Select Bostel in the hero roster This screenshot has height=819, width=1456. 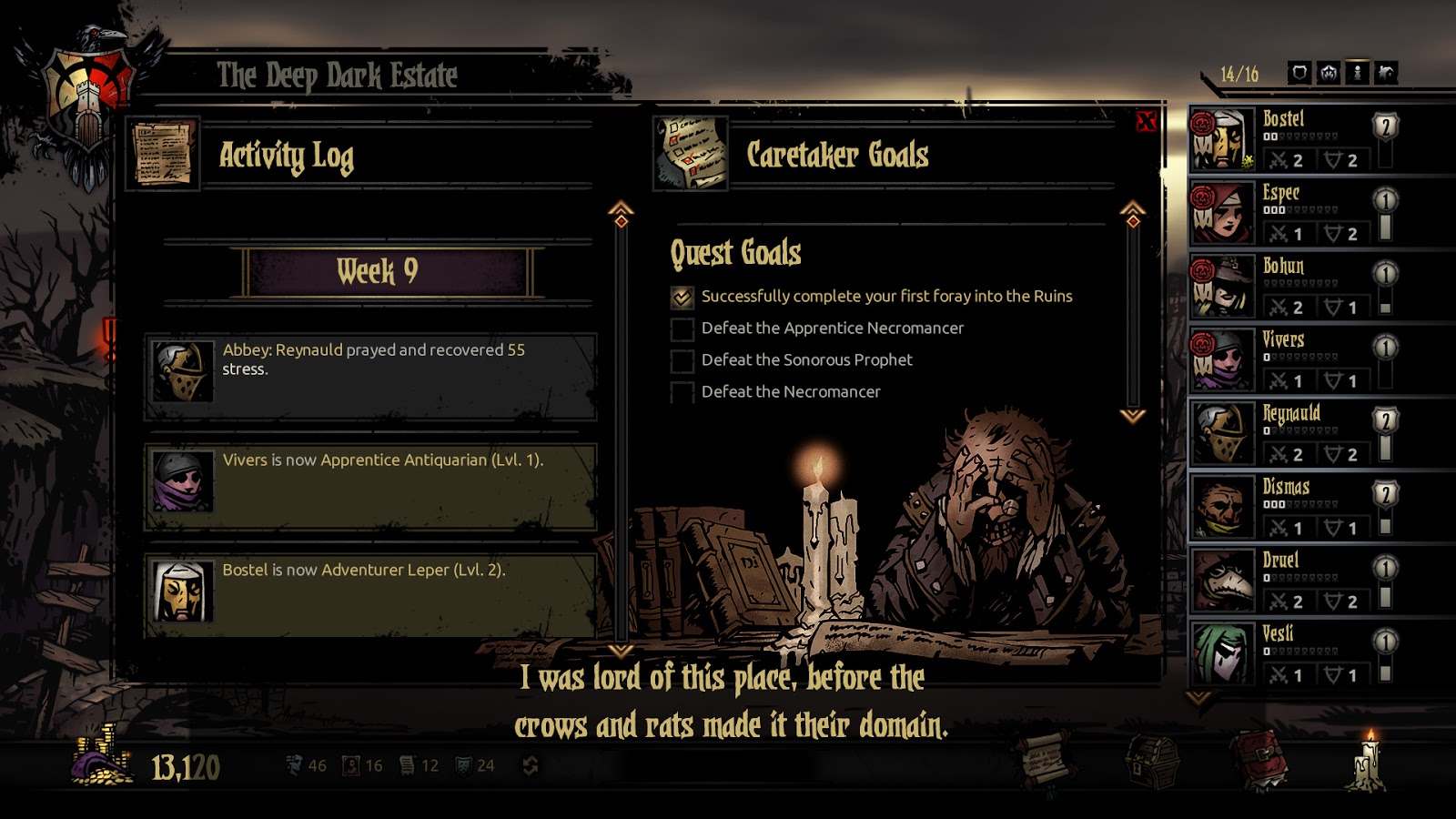click(1292, 139)
